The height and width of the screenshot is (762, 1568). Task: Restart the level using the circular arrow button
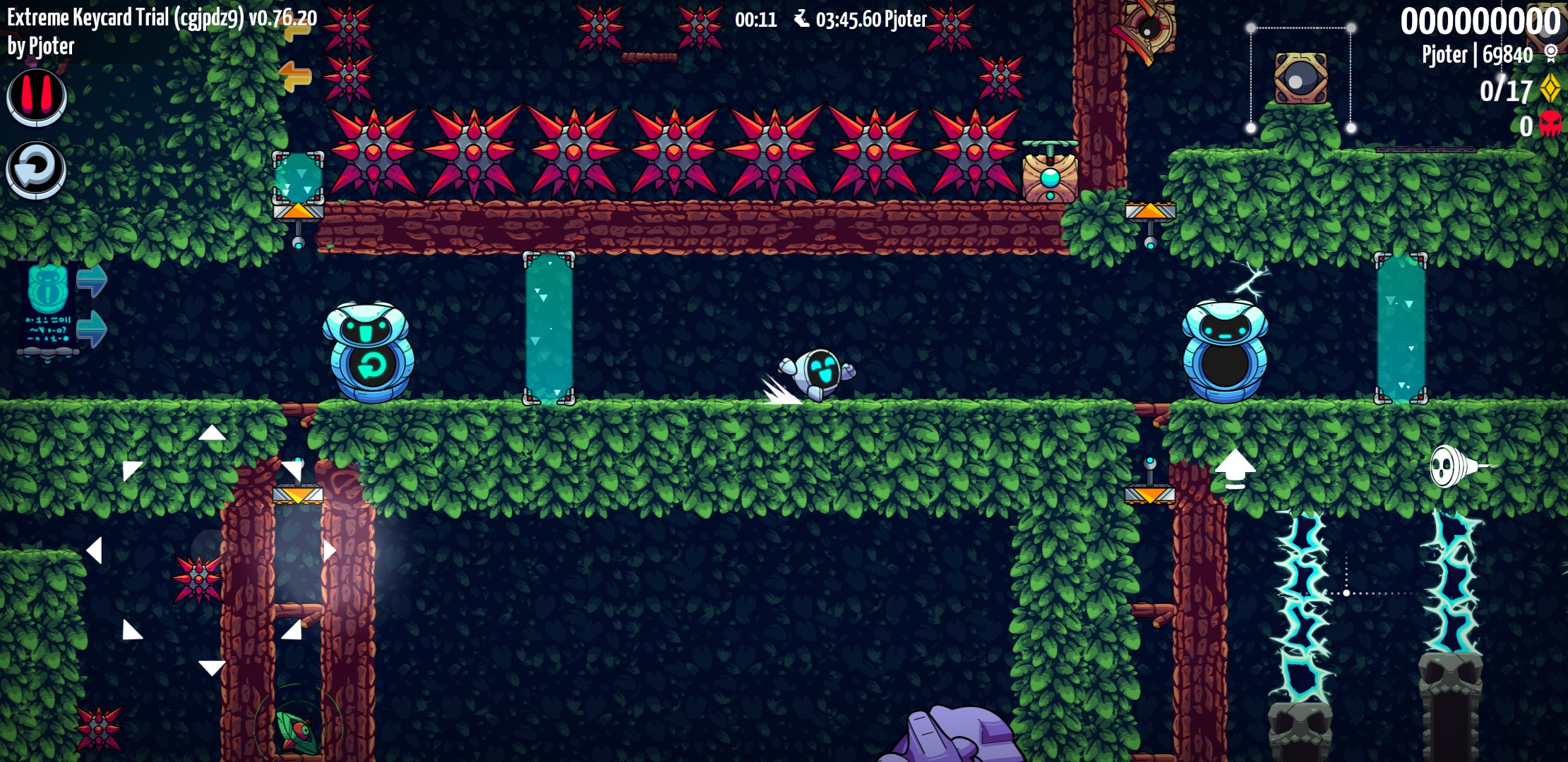(x=36, y=169)
